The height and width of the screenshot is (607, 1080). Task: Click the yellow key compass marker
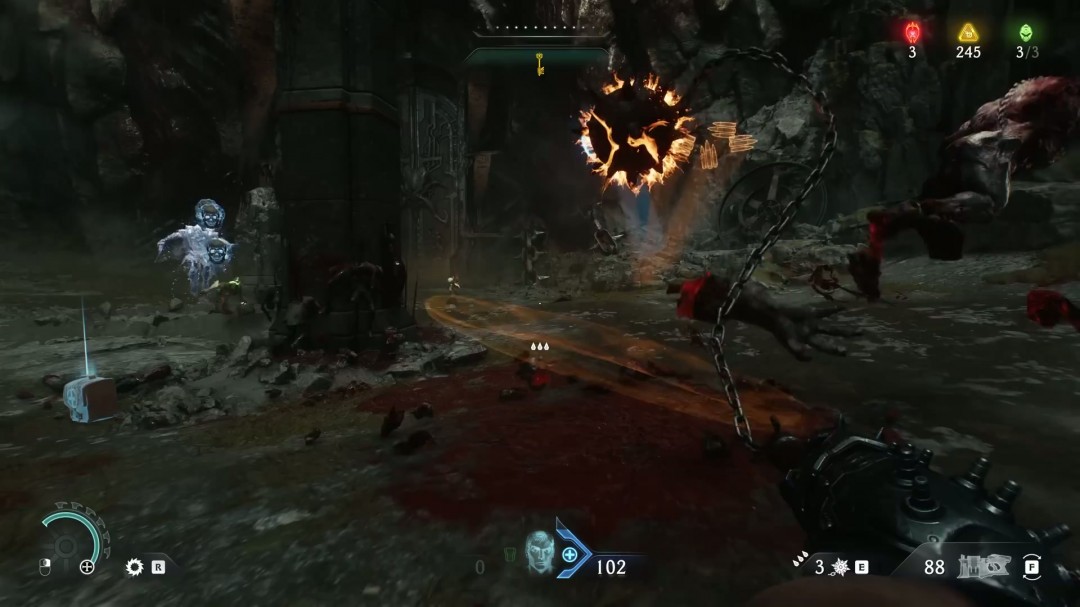click(x=539, y=66)
